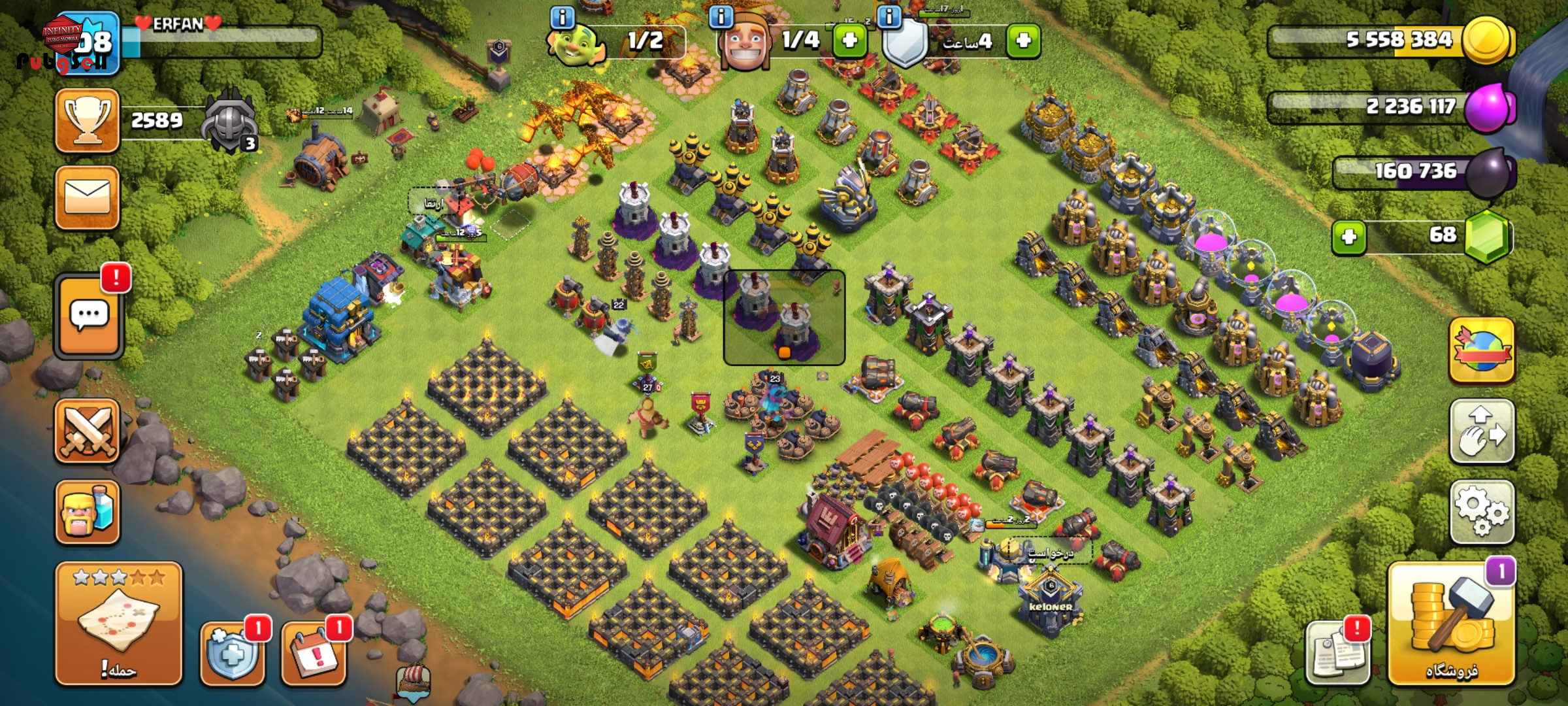Show shield info icon
This screenshot has width=1568, height=706.
[889, 17]
